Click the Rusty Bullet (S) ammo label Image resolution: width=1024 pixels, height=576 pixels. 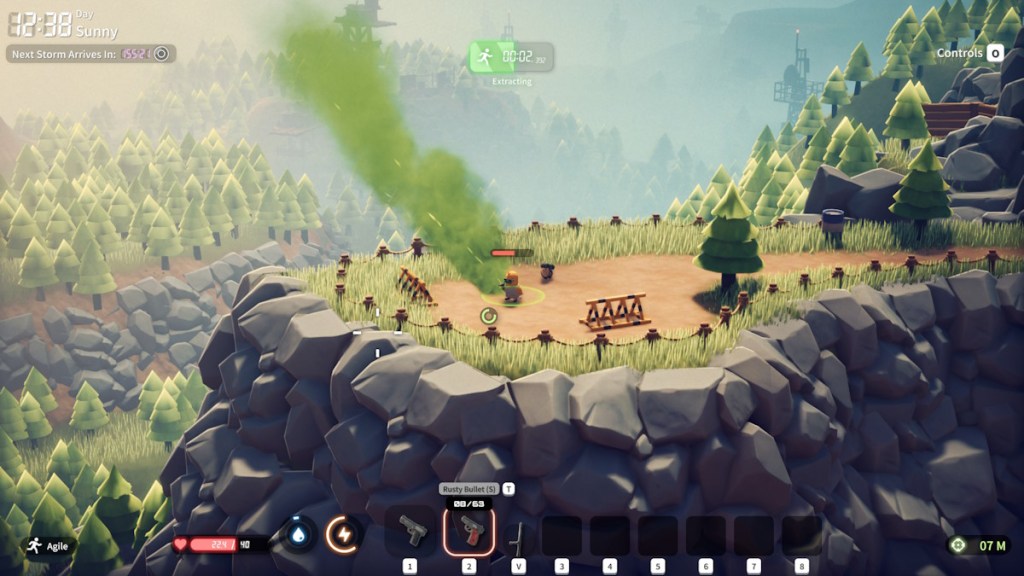(468, 489)
